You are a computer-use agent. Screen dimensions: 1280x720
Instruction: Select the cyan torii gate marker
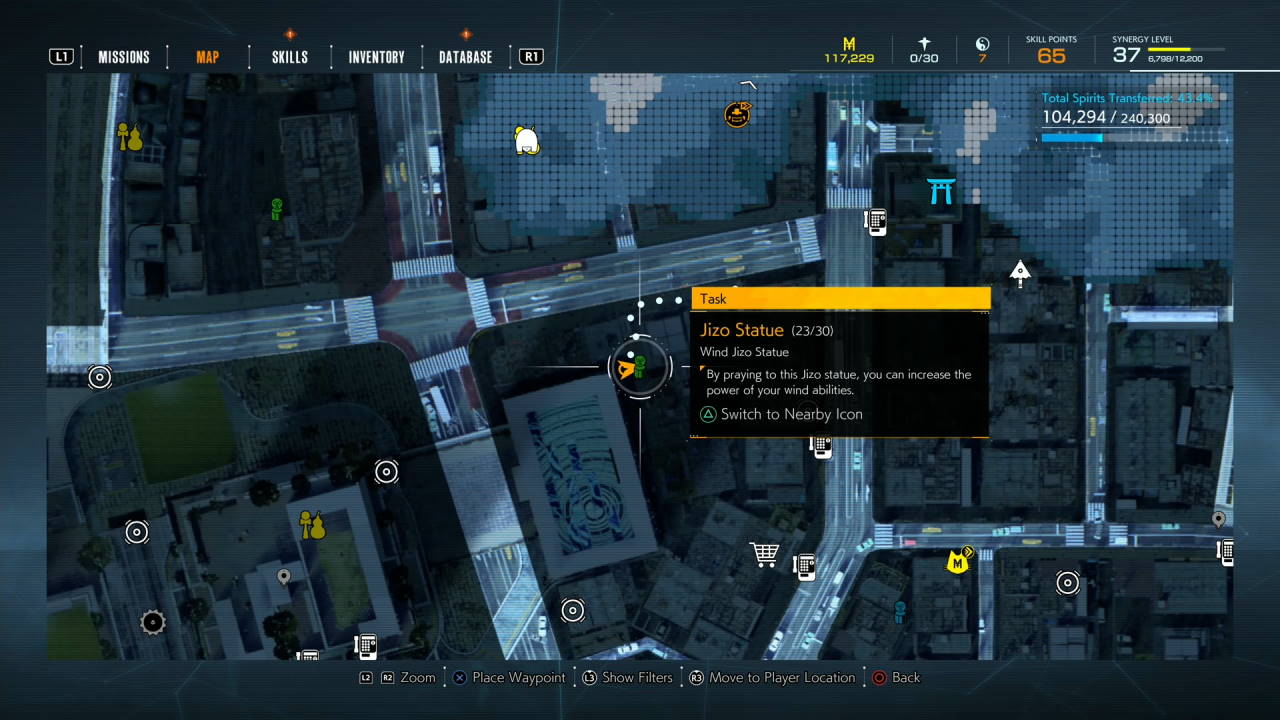pyautogui.click(x=941, y=190)
